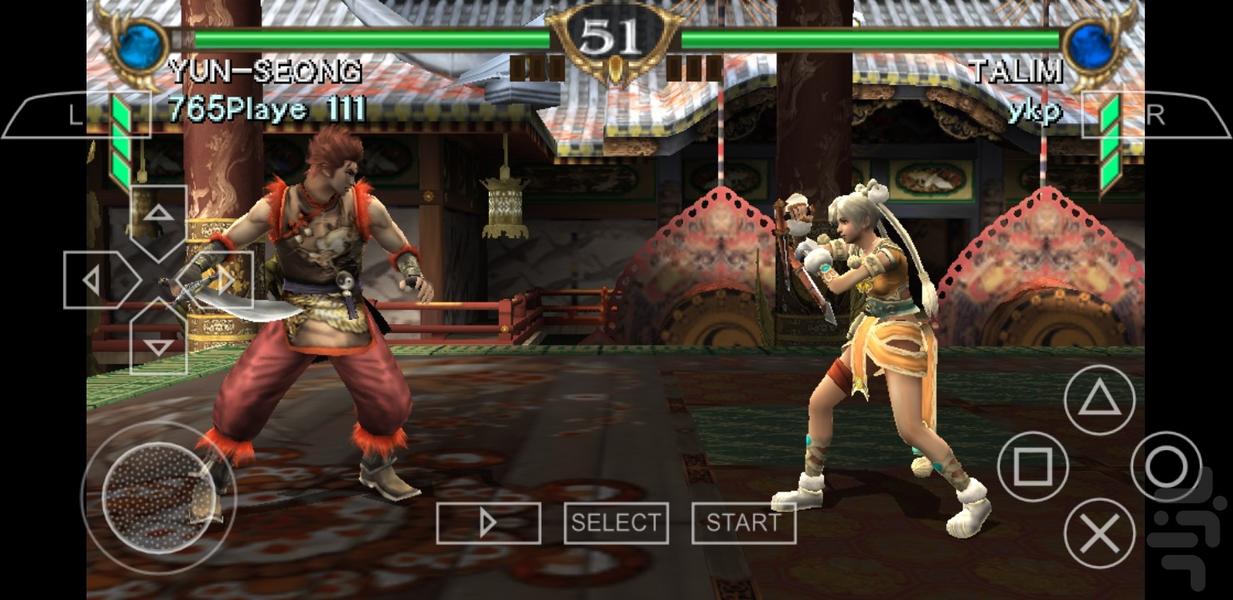Tap the triangle action button
This screenshot has height=600, width=1233.
click(1099, 401)
